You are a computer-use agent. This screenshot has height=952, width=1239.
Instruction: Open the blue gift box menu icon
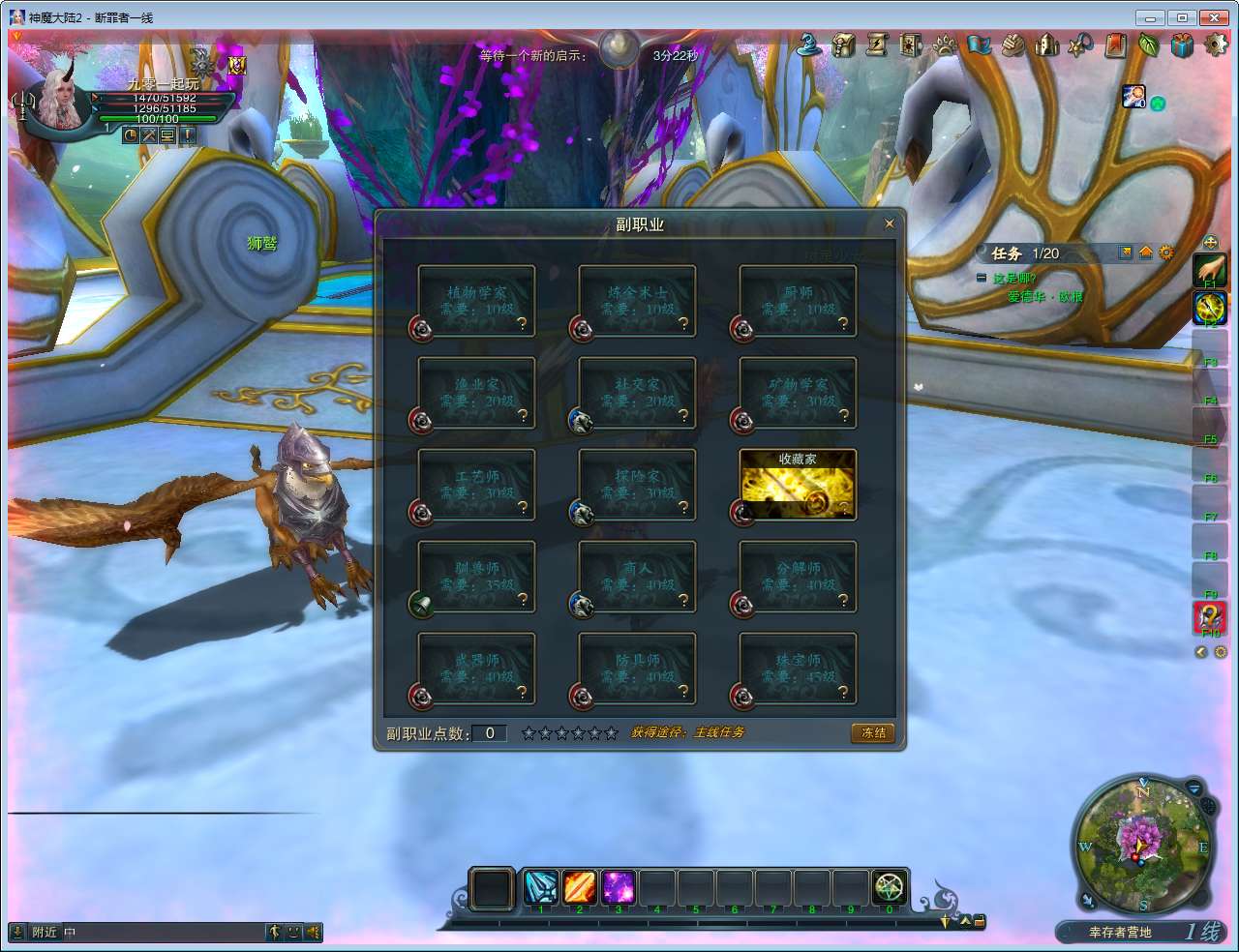pyautogui.click(x=1182, y=45)
